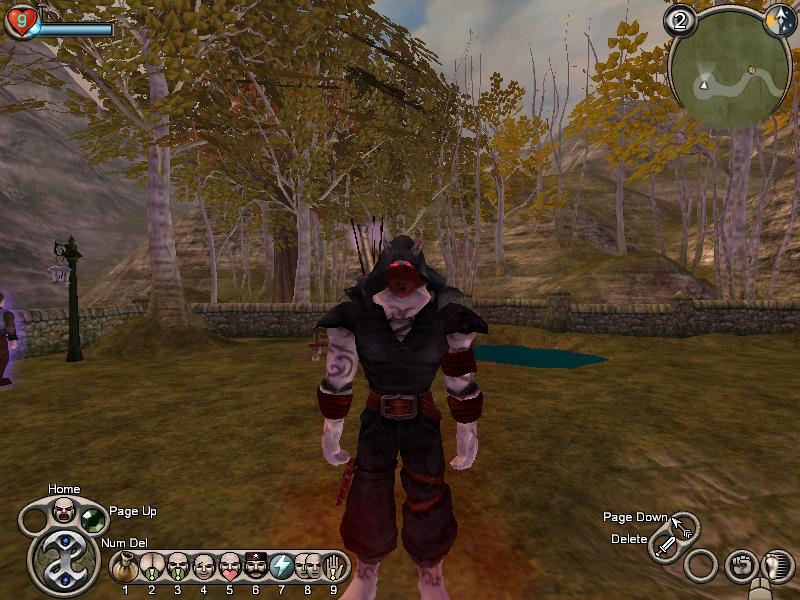This screenshot has height=600, width=800.
Task: Equip the bow and arrow ranged weapon
Action: [685, 526]
